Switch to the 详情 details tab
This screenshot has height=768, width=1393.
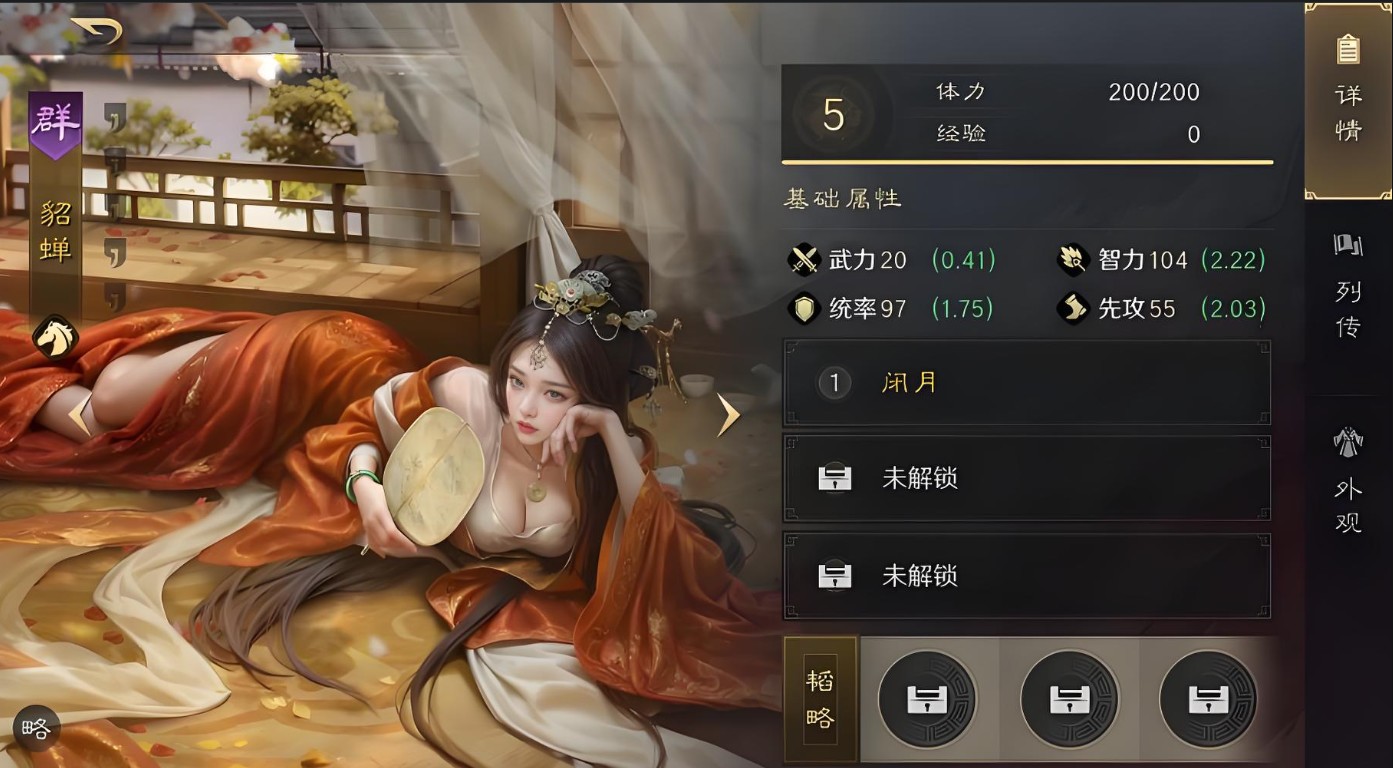pyautogui.click(x=1348, y=101)
